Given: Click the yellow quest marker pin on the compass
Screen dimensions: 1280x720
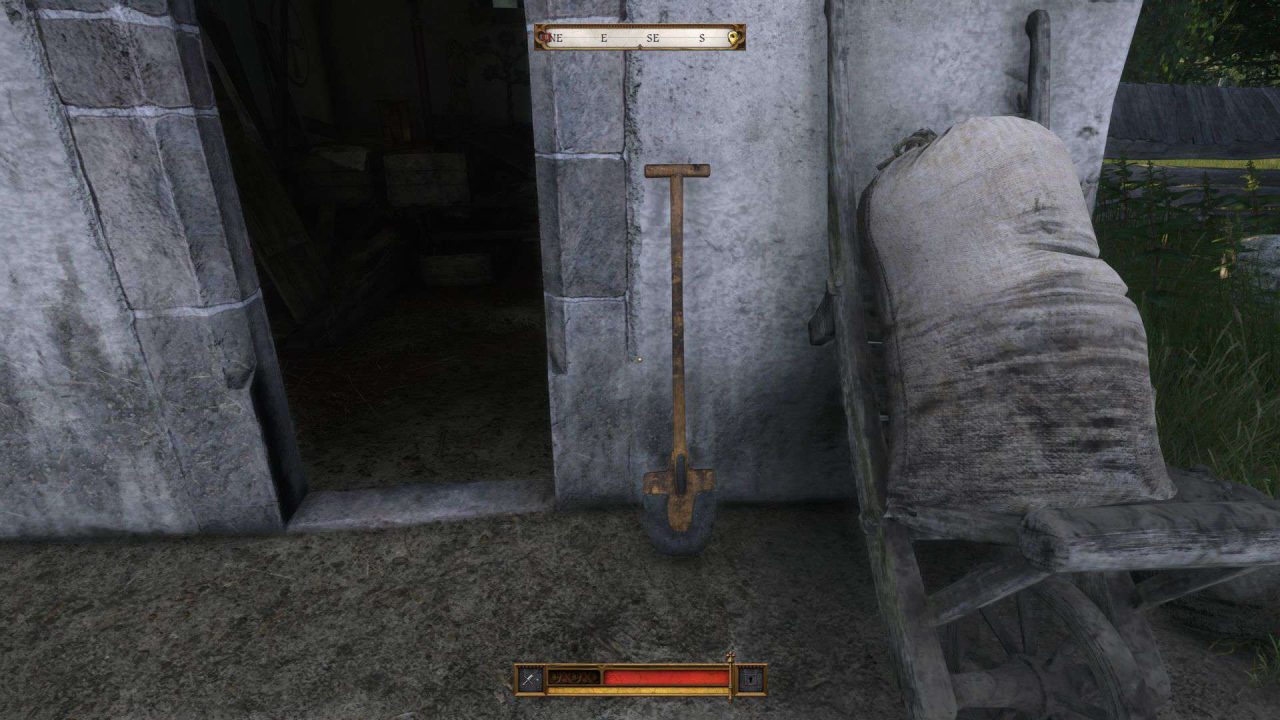Looking at the screenshot, I should pyautogui.click(x=733, y=36).
